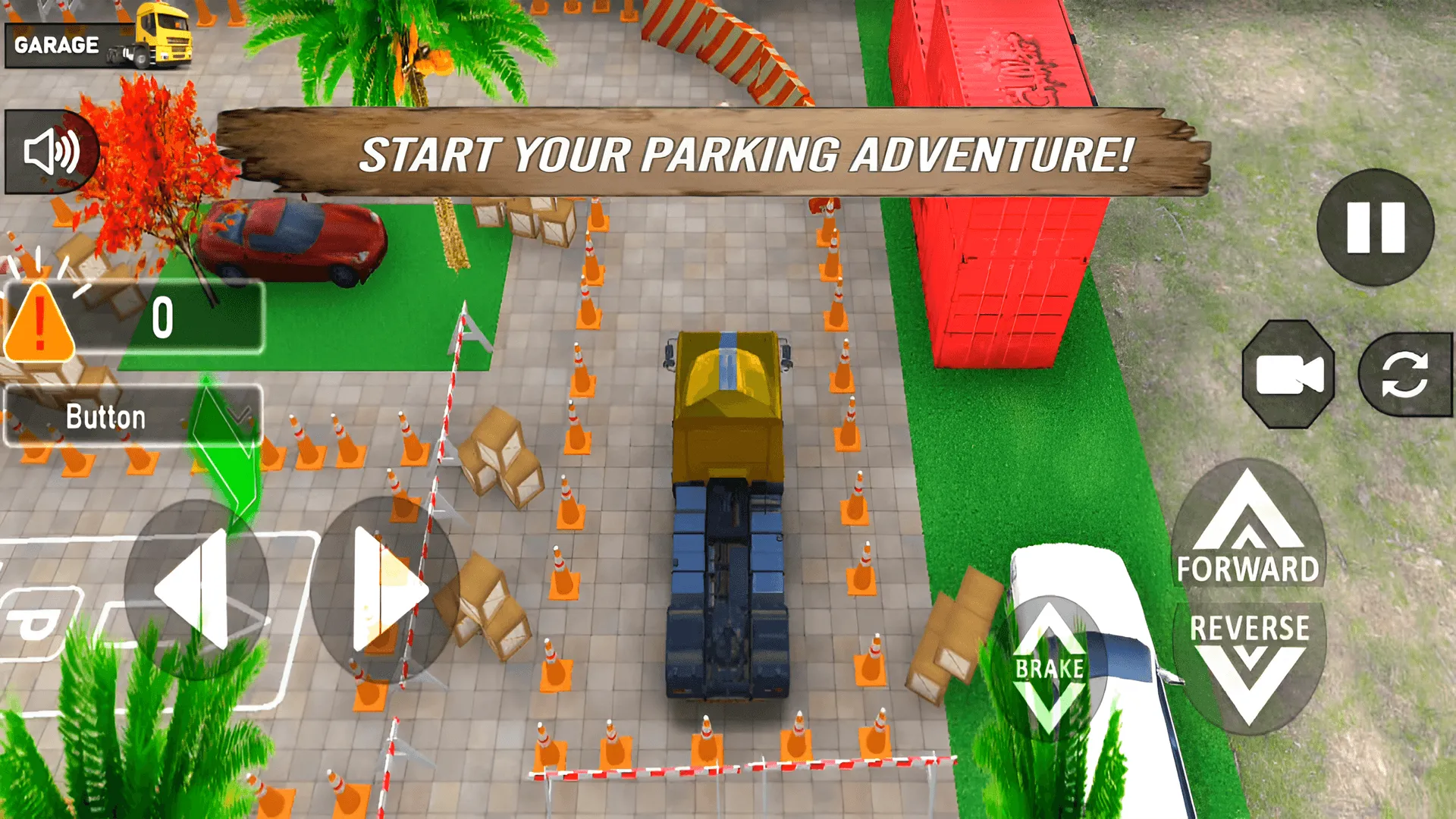The width and height of the screenshot is (1456, 819).
Task: Tap the control labeled Button
Action: coord(106,416)
